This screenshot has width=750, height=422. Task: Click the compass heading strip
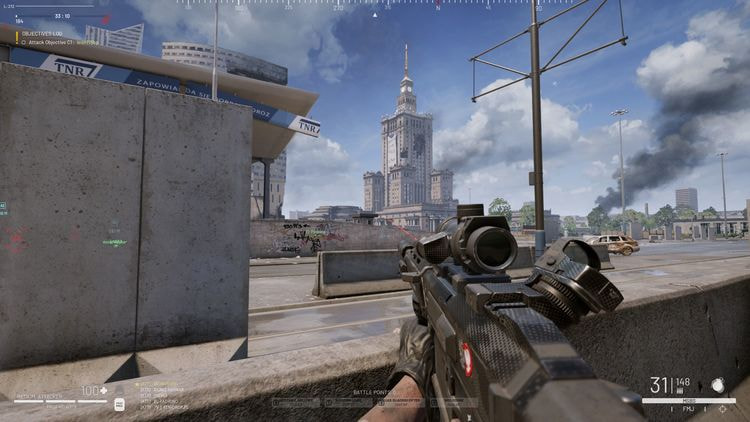(x=377, y=5)
